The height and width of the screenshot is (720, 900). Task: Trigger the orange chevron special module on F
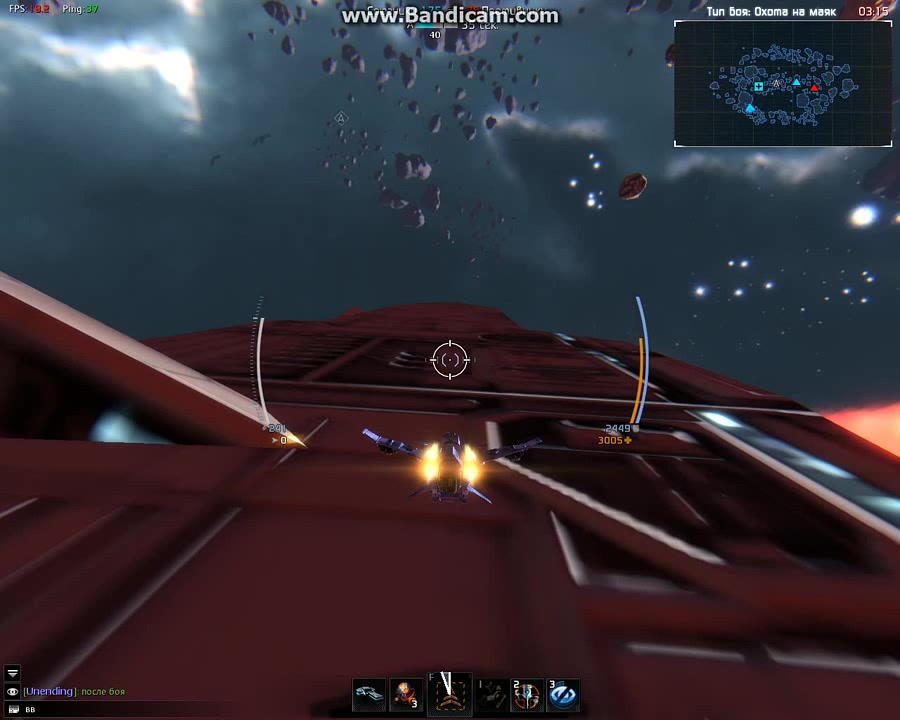click(449, 693)
